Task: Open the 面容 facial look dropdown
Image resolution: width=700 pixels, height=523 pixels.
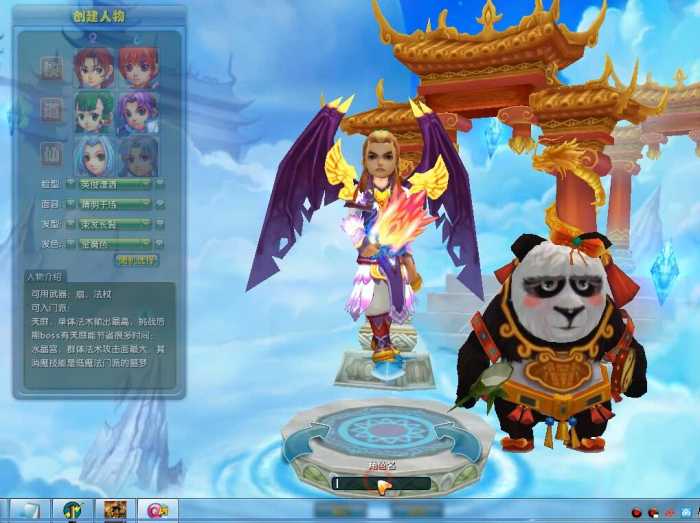Action: pos(115,203)
